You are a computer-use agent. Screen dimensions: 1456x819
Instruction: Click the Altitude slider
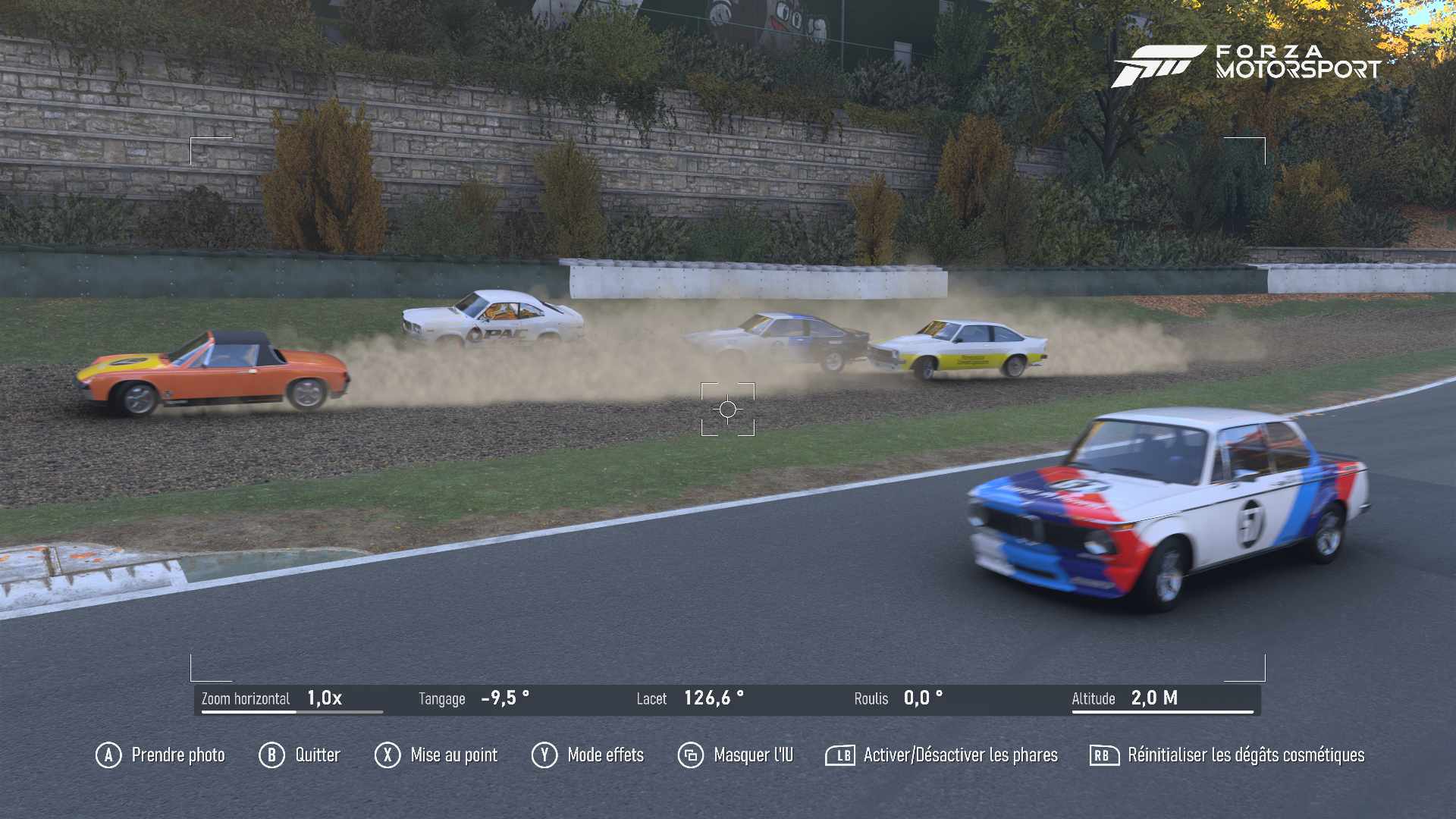[1162, 700]
